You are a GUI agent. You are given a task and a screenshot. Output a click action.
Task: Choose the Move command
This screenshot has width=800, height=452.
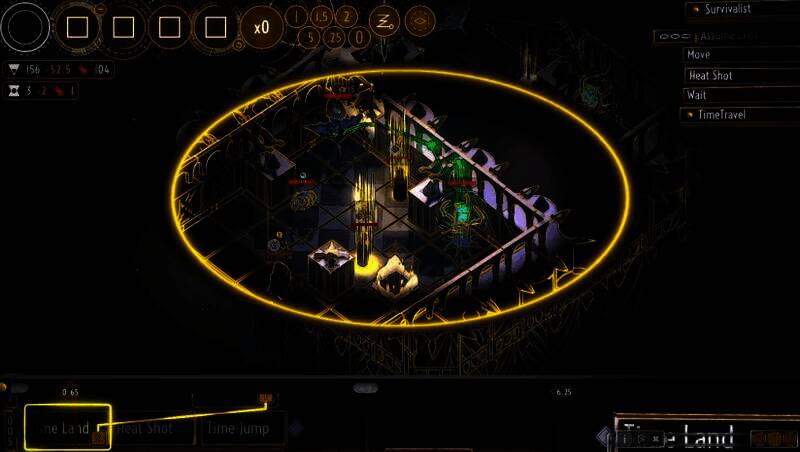(740, 55)
